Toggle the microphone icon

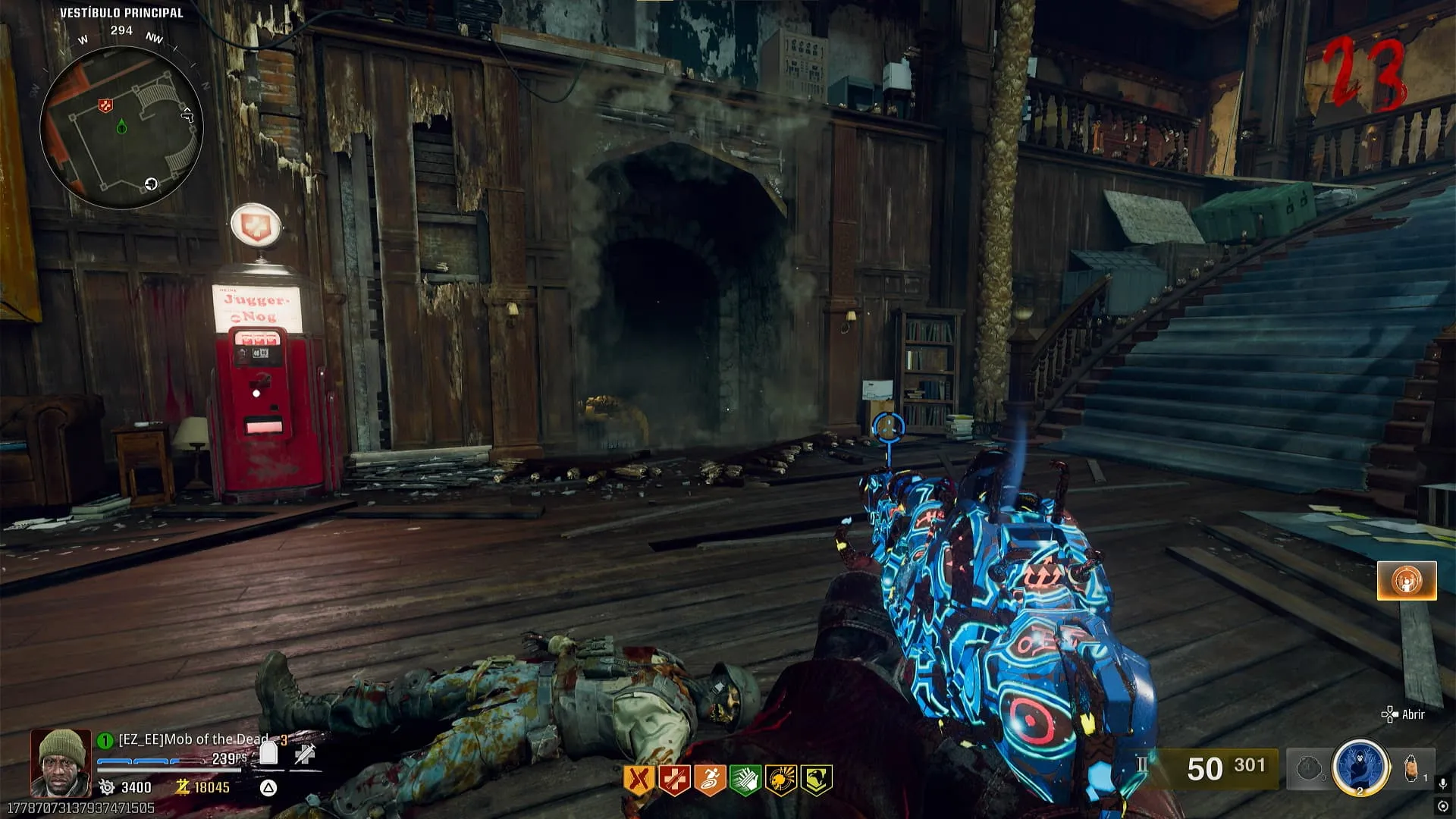(1443, 783)
